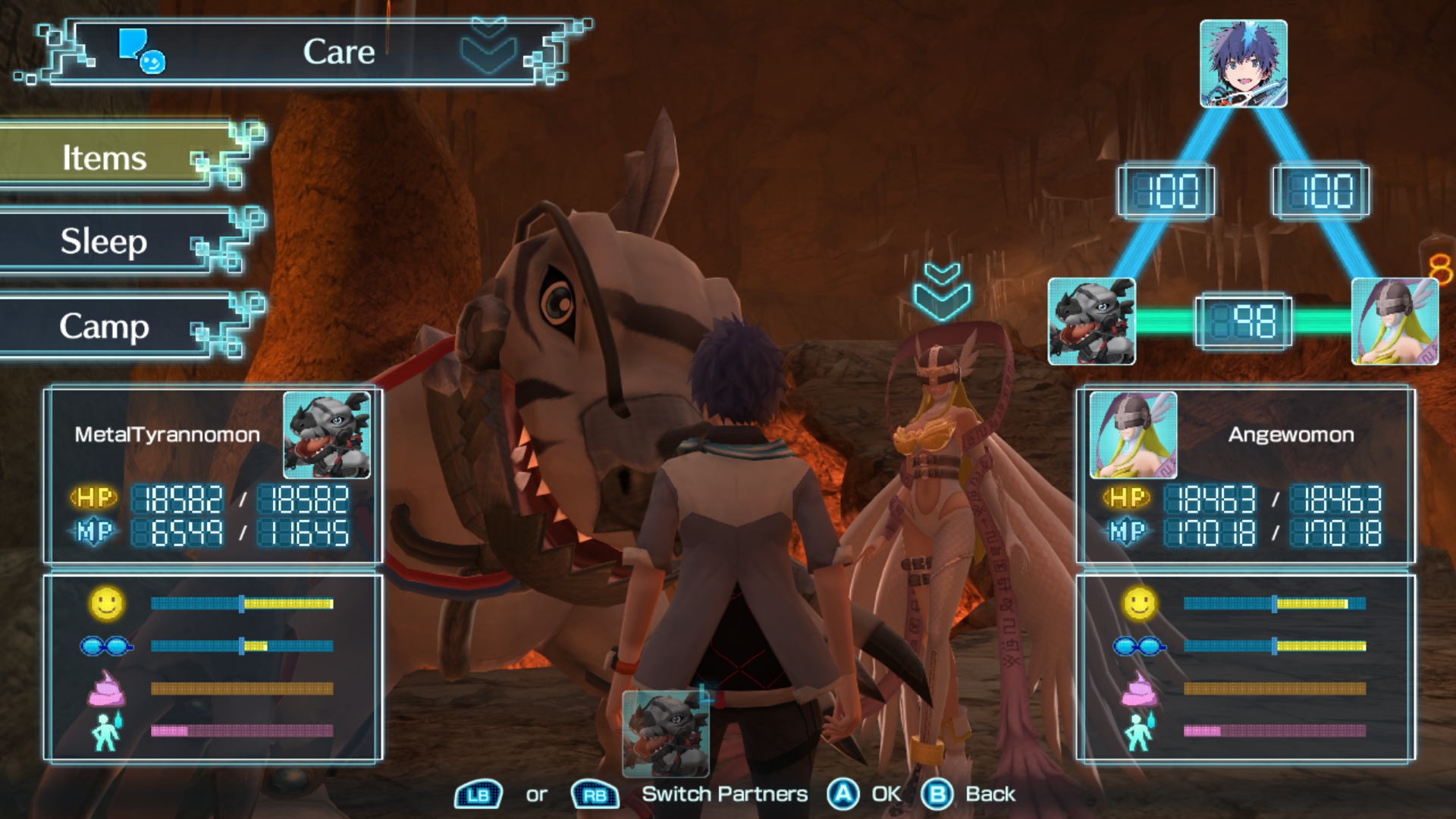Click the tamer portrait atop the bond triangle

pos(1243,64)
